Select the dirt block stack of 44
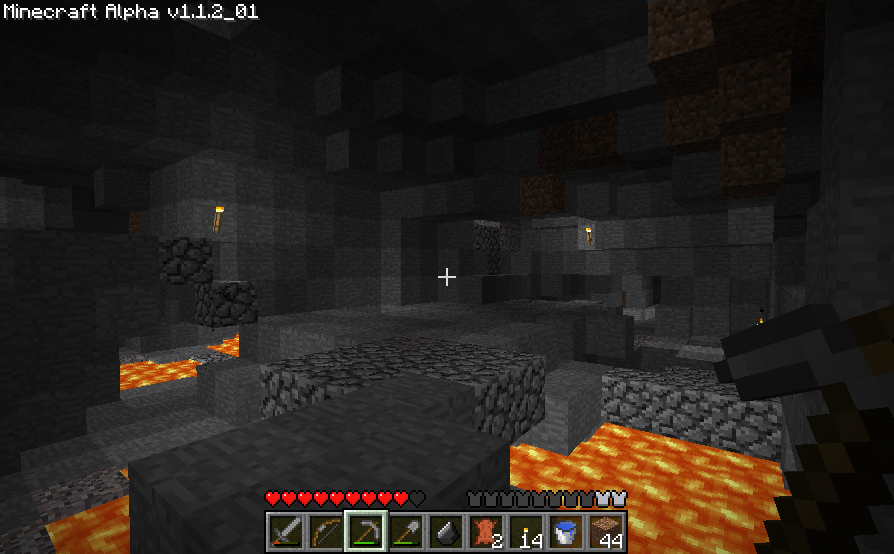This screenshot has height=554, width=894. (x=606, y=531)
